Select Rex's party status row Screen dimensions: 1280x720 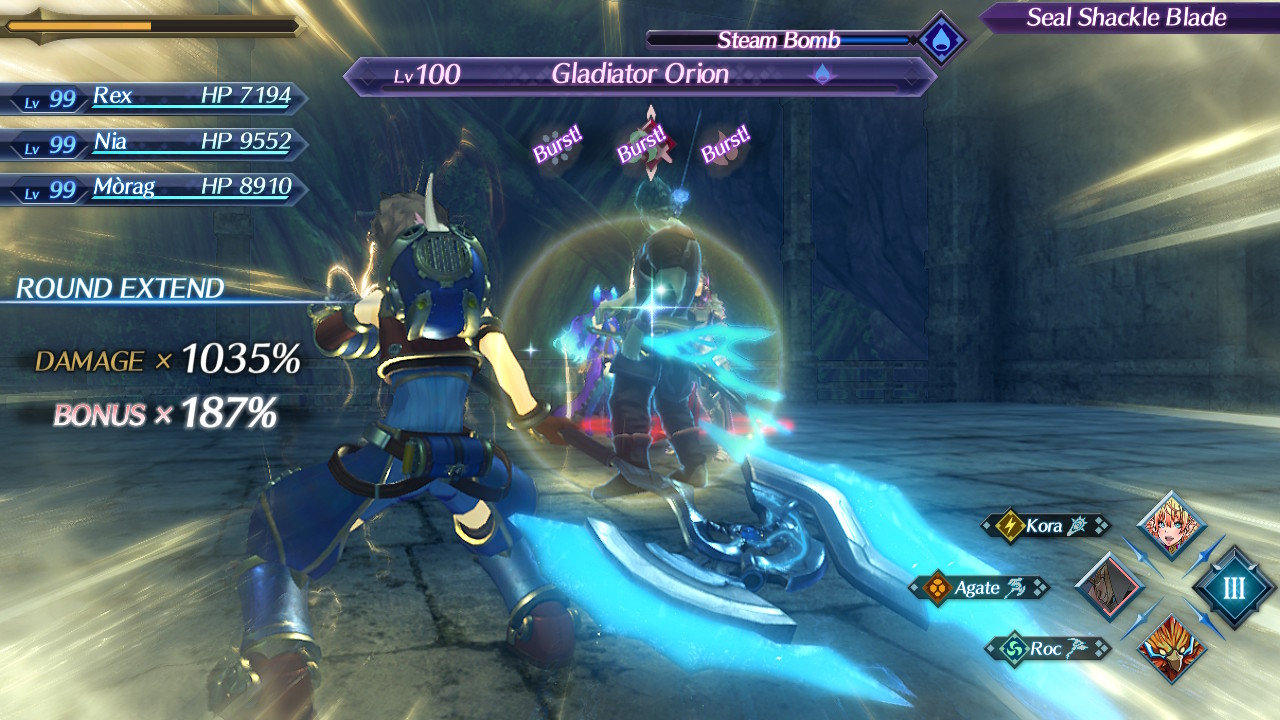(x=155, y=97)
